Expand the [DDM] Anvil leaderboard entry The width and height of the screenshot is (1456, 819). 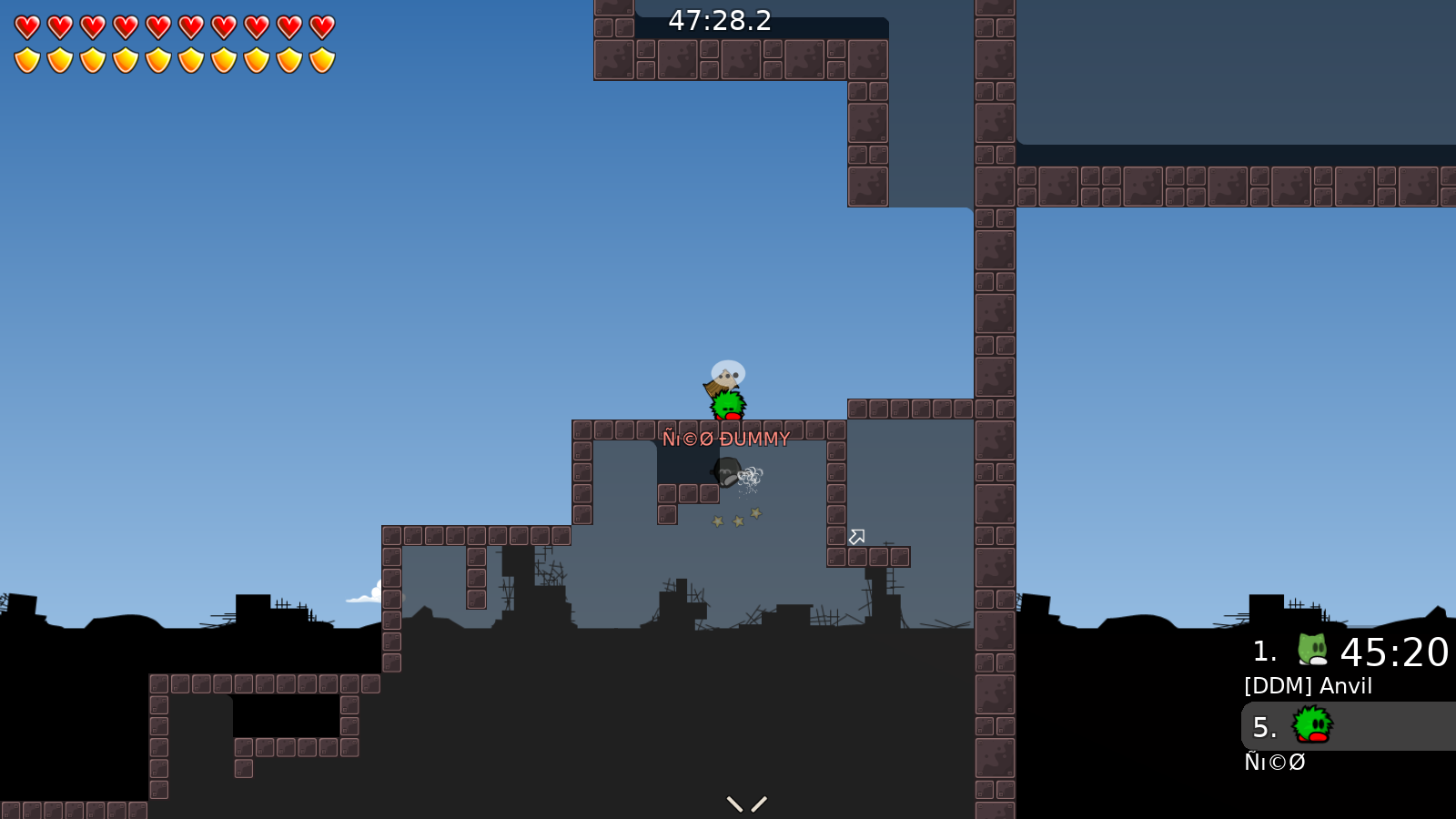[x=1308, y=685]
